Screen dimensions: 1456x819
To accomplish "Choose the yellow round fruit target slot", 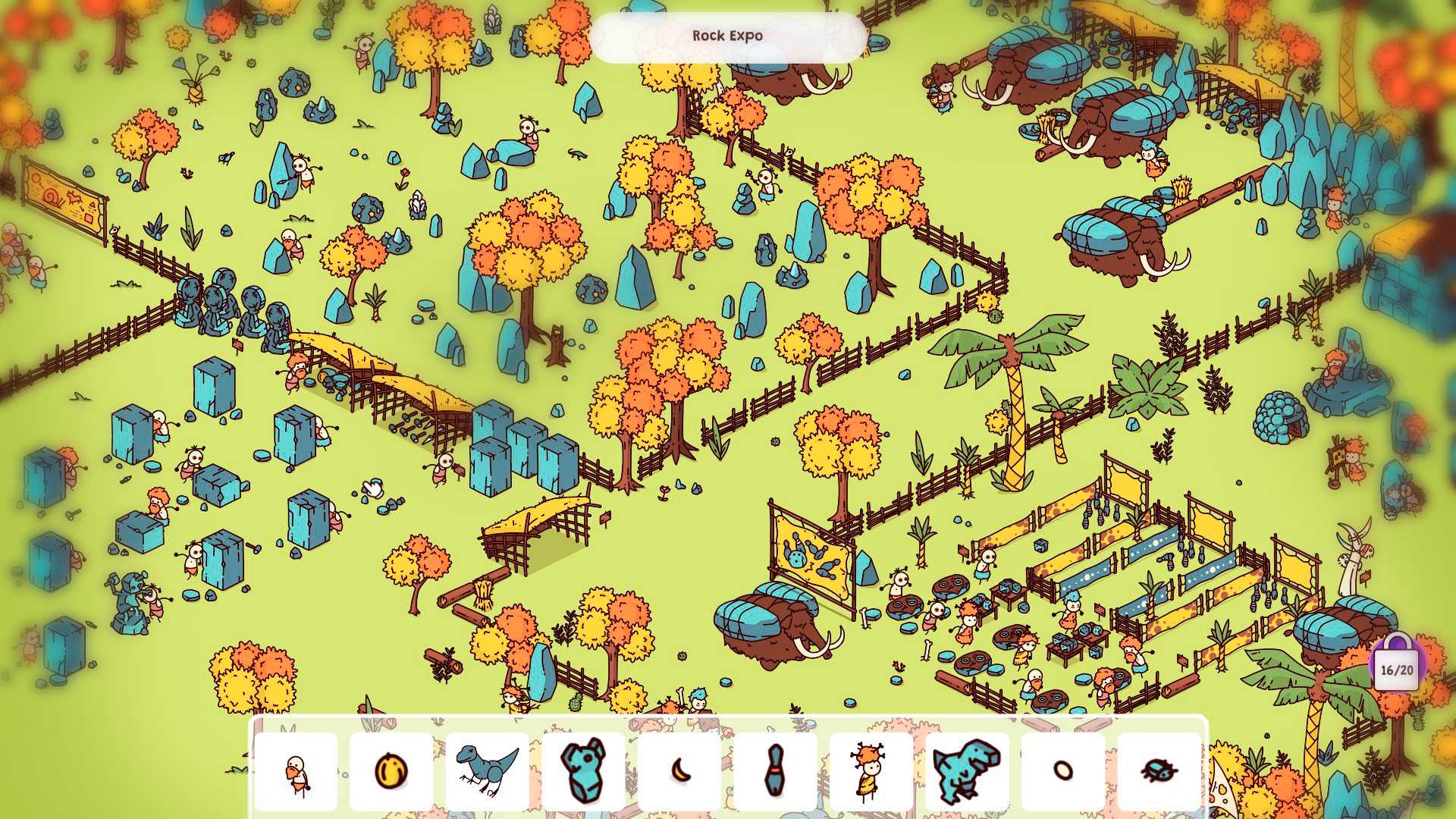I will [x=391, y=771].
